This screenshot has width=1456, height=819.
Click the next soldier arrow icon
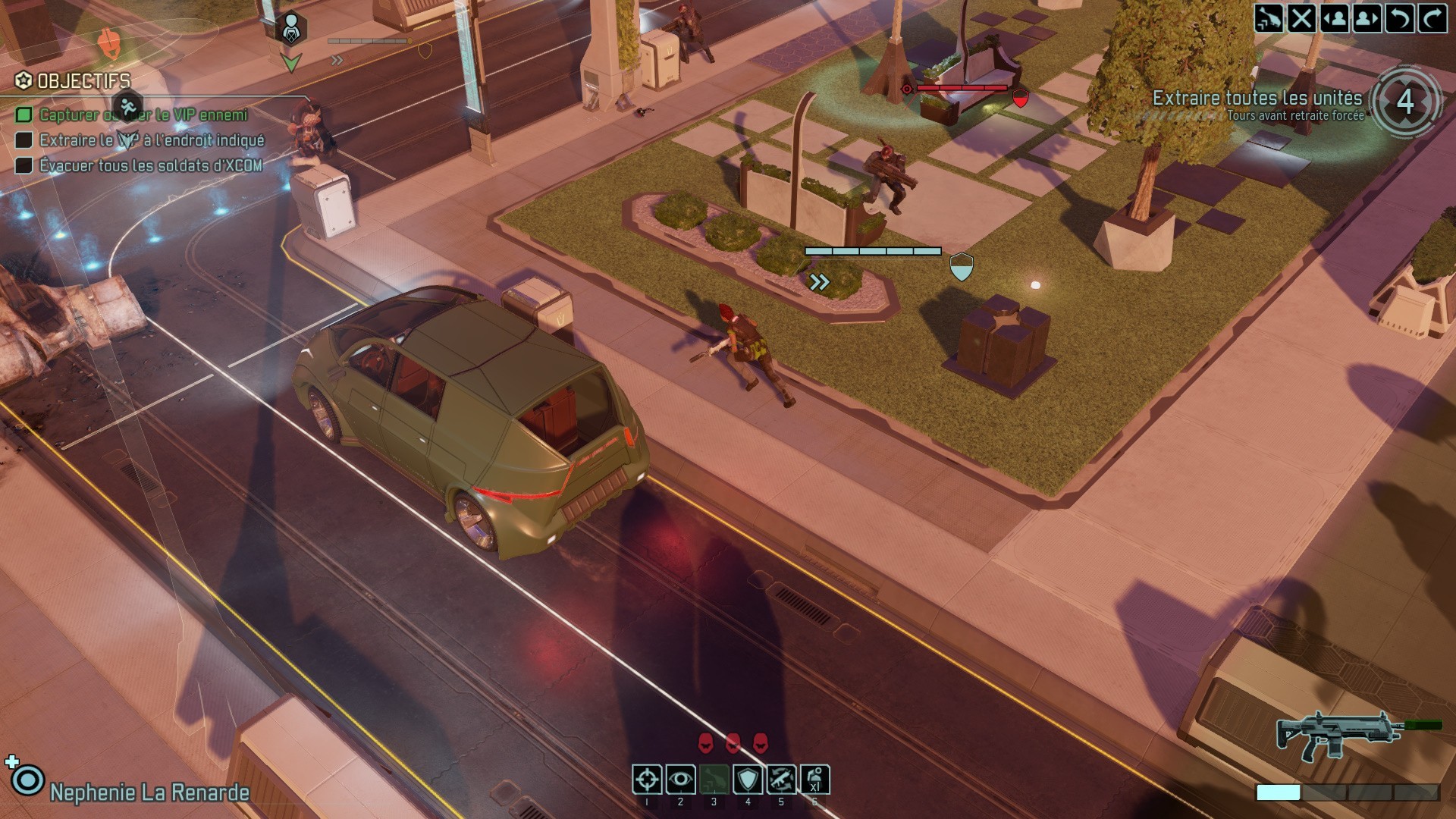coord(1366,19)
